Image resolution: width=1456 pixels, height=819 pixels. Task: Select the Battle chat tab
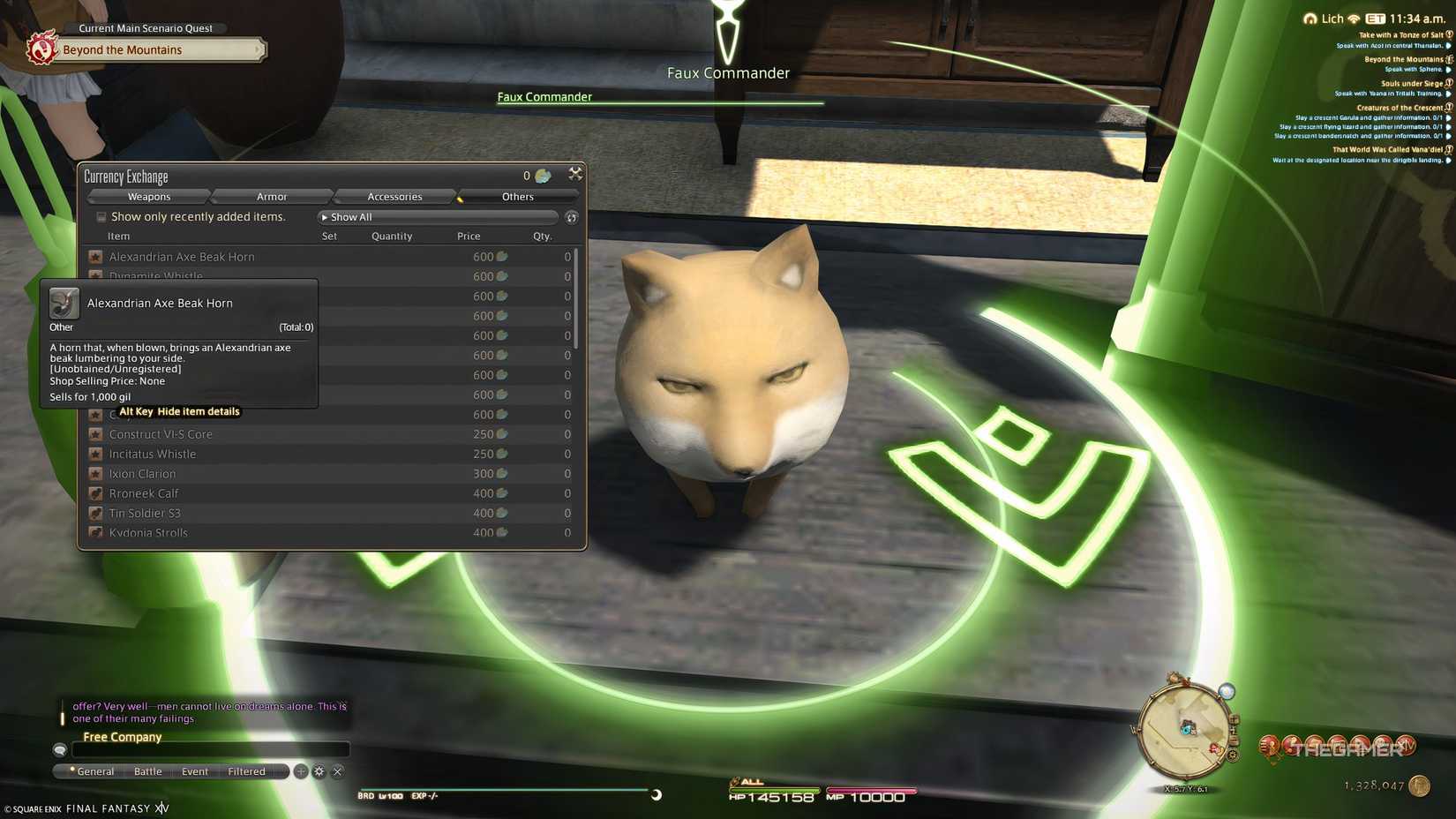coord(147,771)
